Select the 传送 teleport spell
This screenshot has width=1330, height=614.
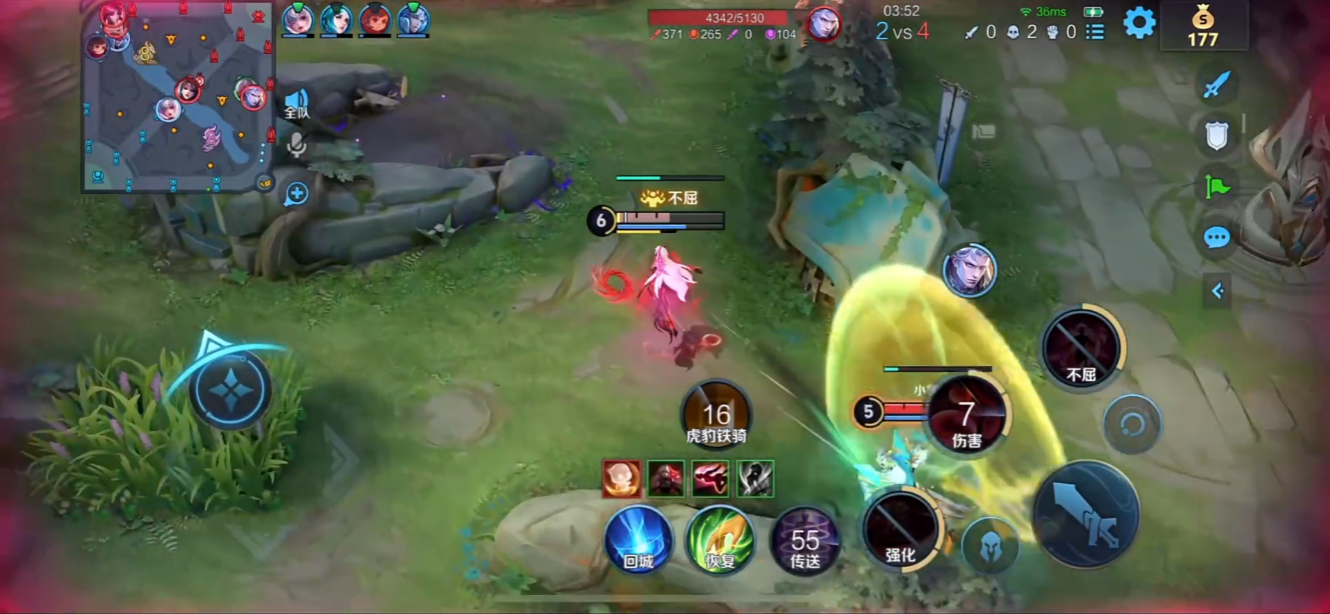tap(805, 541)
